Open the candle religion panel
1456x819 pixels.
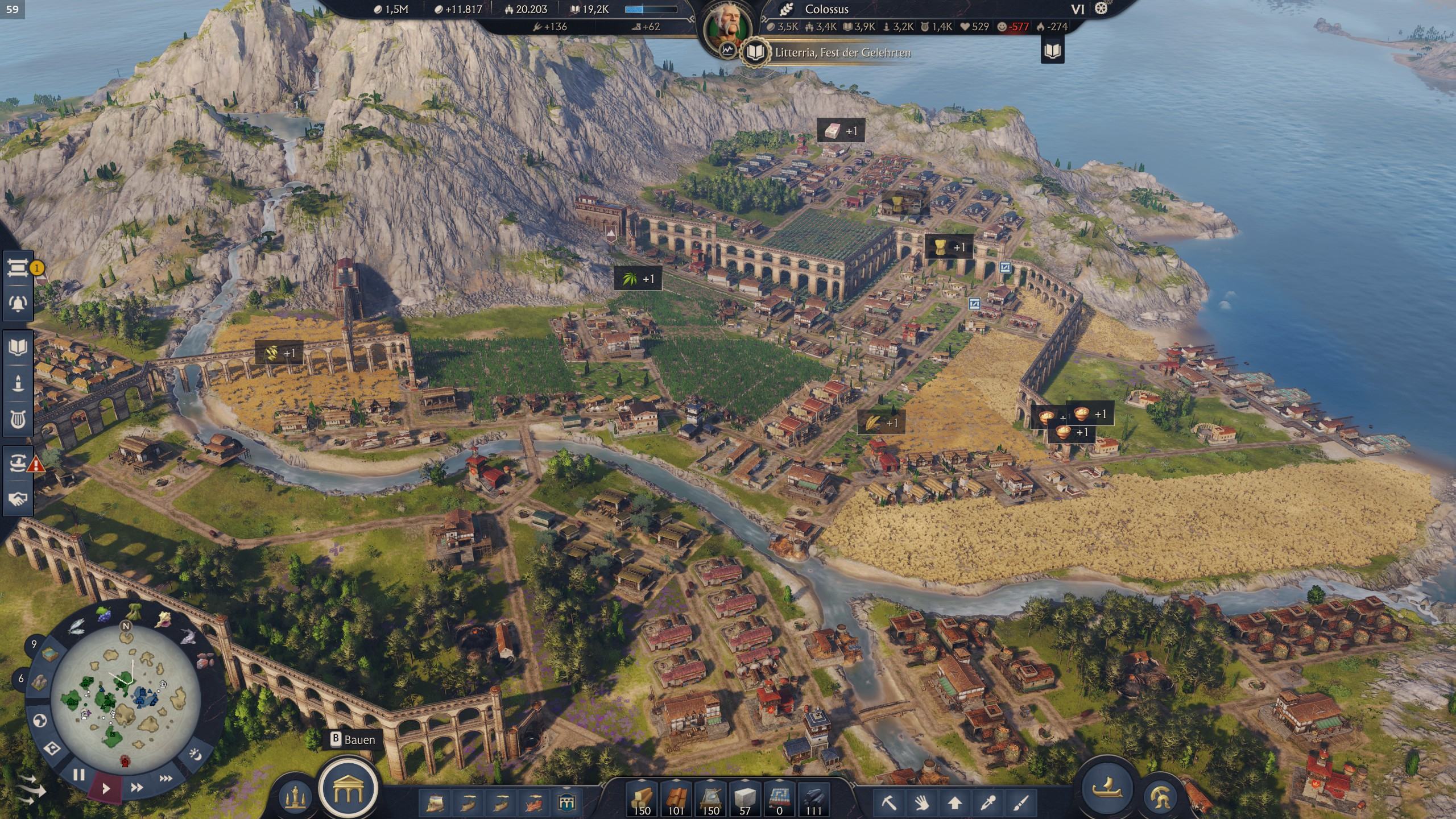point(18,382)
